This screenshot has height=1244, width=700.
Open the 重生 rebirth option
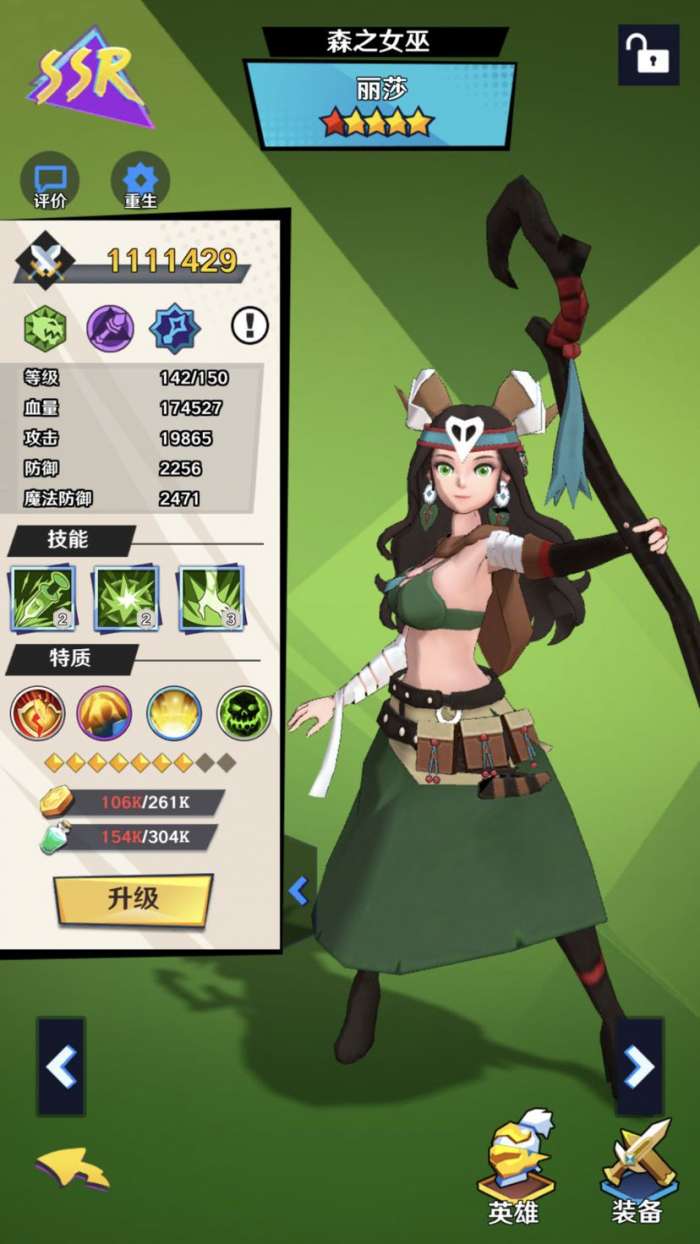140,183
